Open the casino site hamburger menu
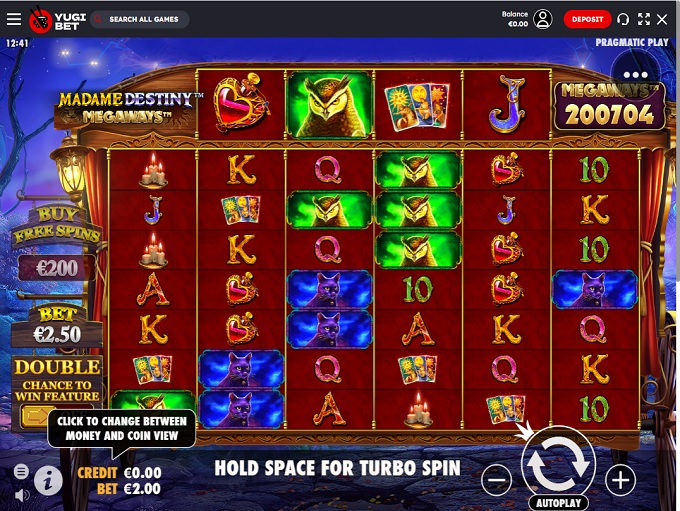680x511 pixels. pos(13,19)
